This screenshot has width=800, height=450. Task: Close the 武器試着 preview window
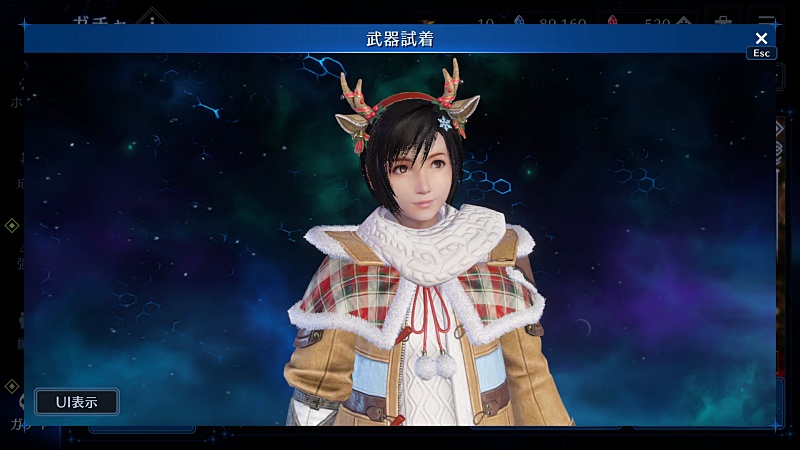tap(761, 39)
